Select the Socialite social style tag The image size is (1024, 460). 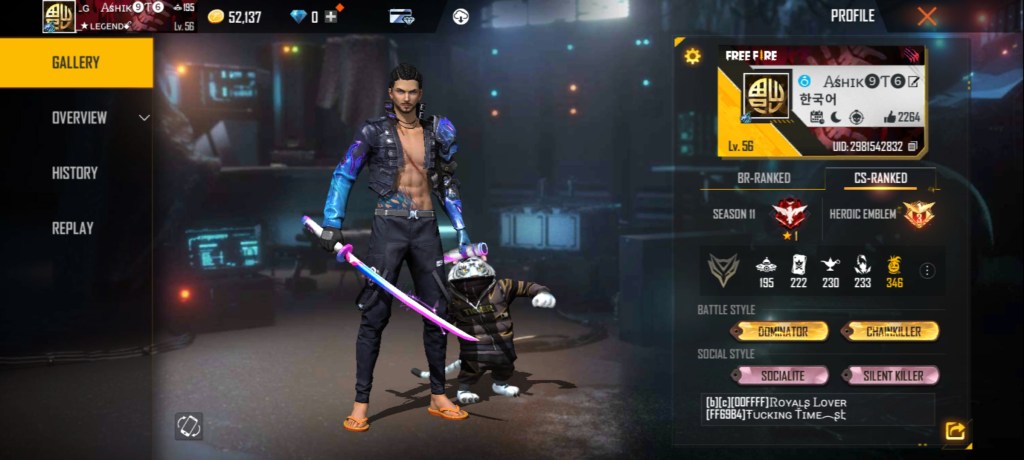point(779,375)
